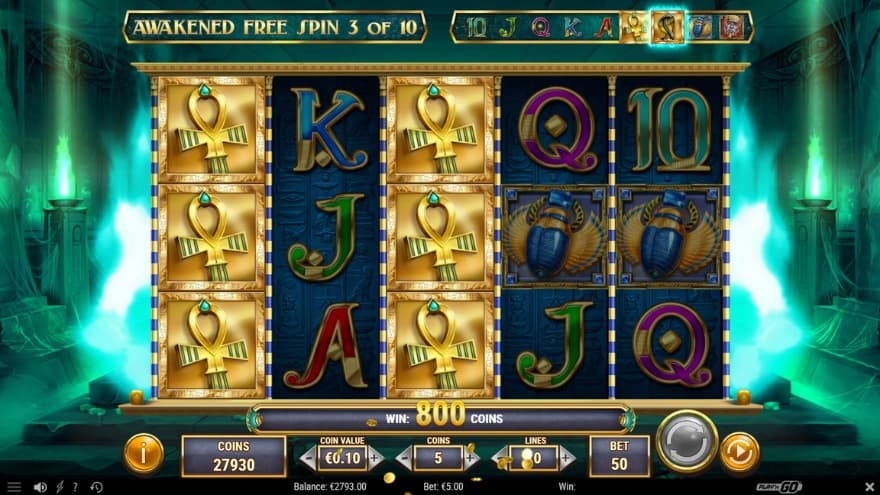Add more paylines

(x=567, y=458)
